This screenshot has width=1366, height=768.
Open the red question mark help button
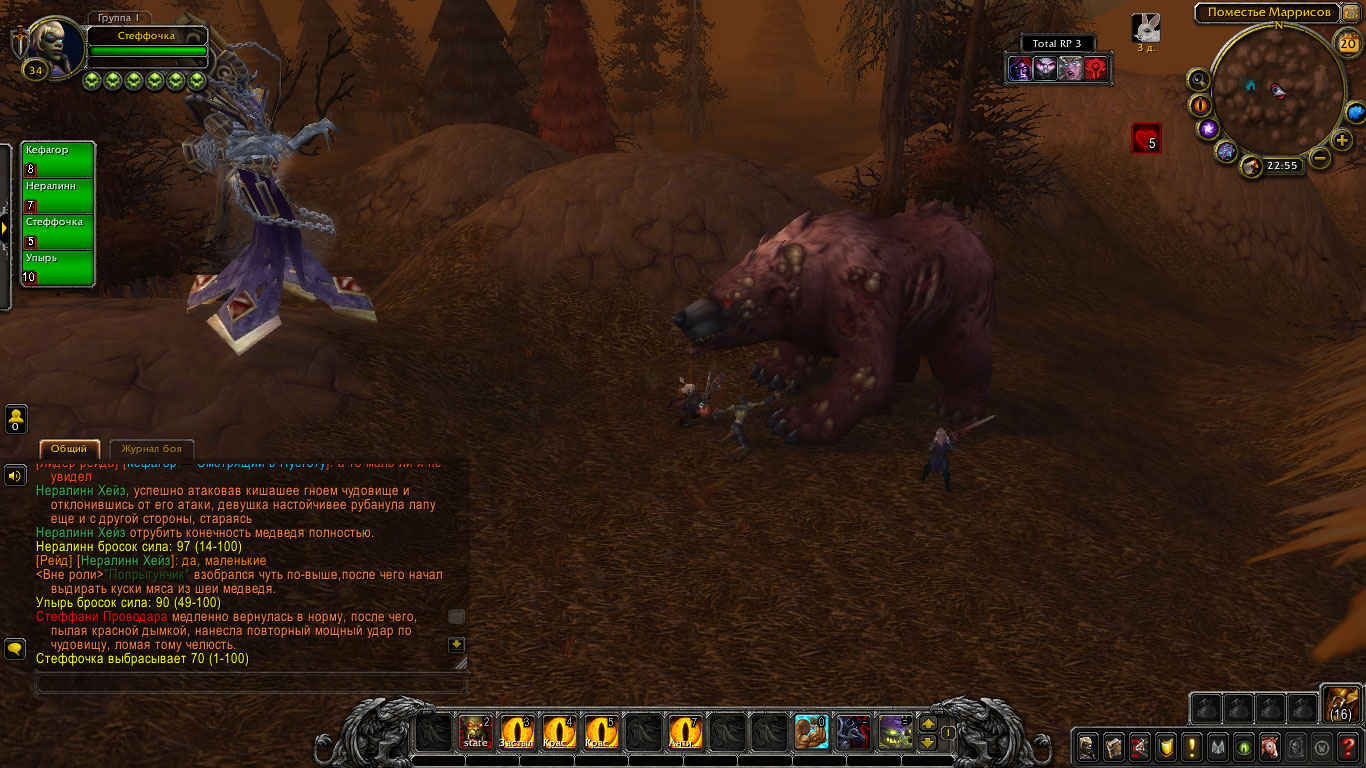(1348, 746)
